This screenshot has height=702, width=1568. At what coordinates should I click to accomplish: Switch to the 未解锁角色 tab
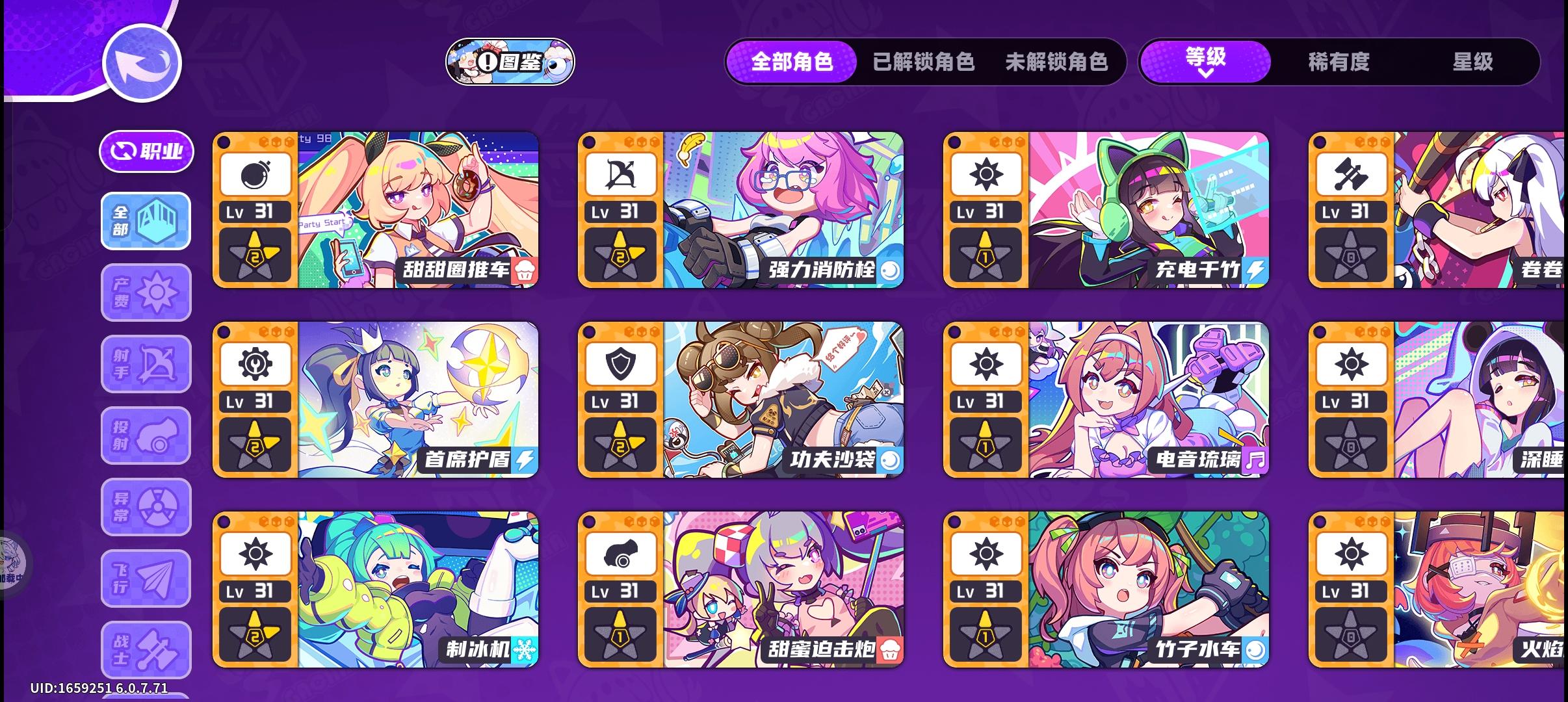[1058, 62]
